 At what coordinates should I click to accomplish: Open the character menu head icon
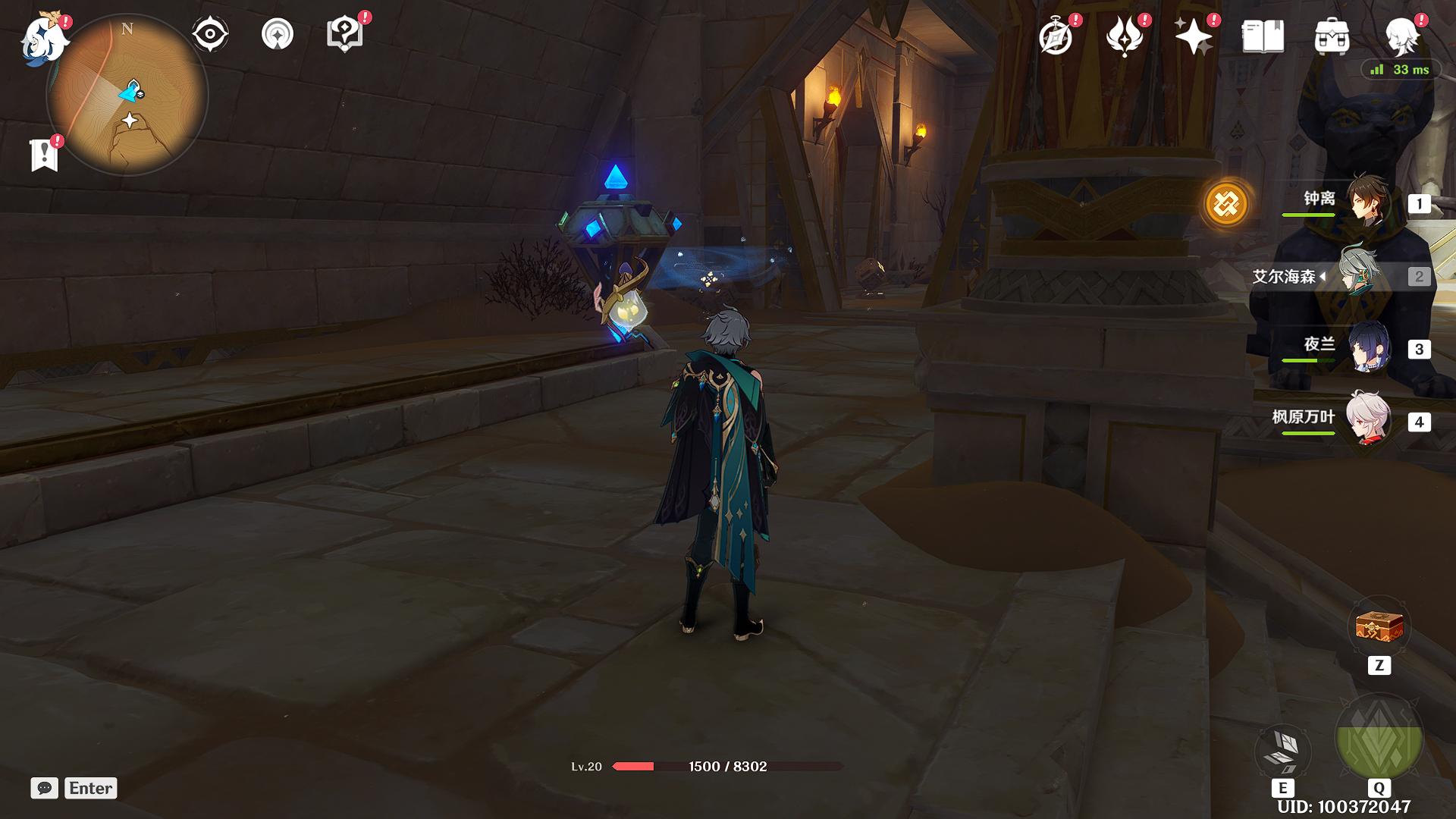pos(1401,36)
